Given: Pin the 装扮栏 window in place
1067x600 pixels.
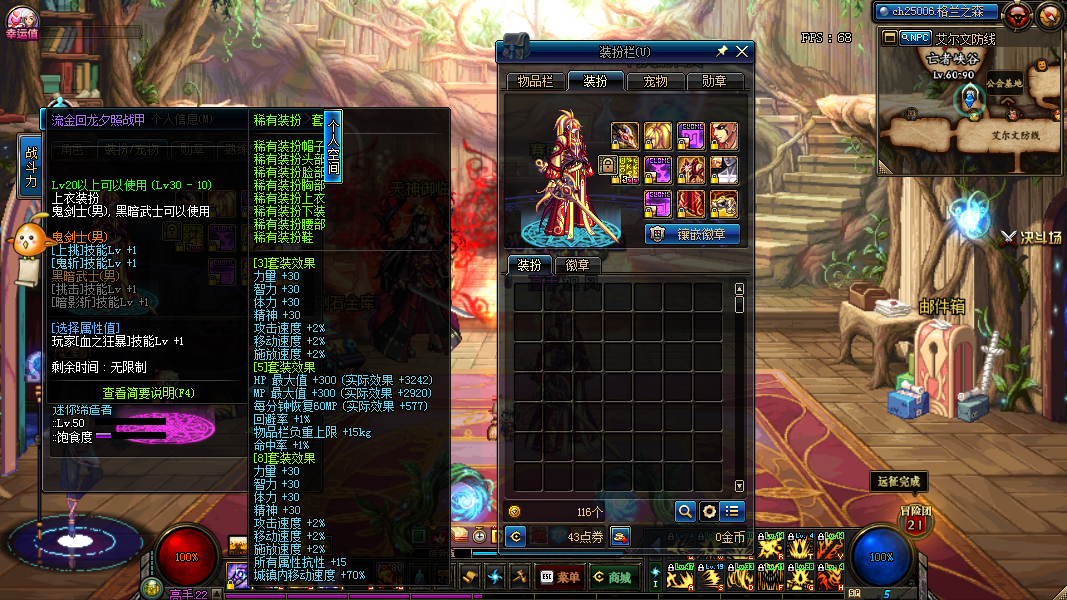Looking at the screenshot, I should coord(722,51).
